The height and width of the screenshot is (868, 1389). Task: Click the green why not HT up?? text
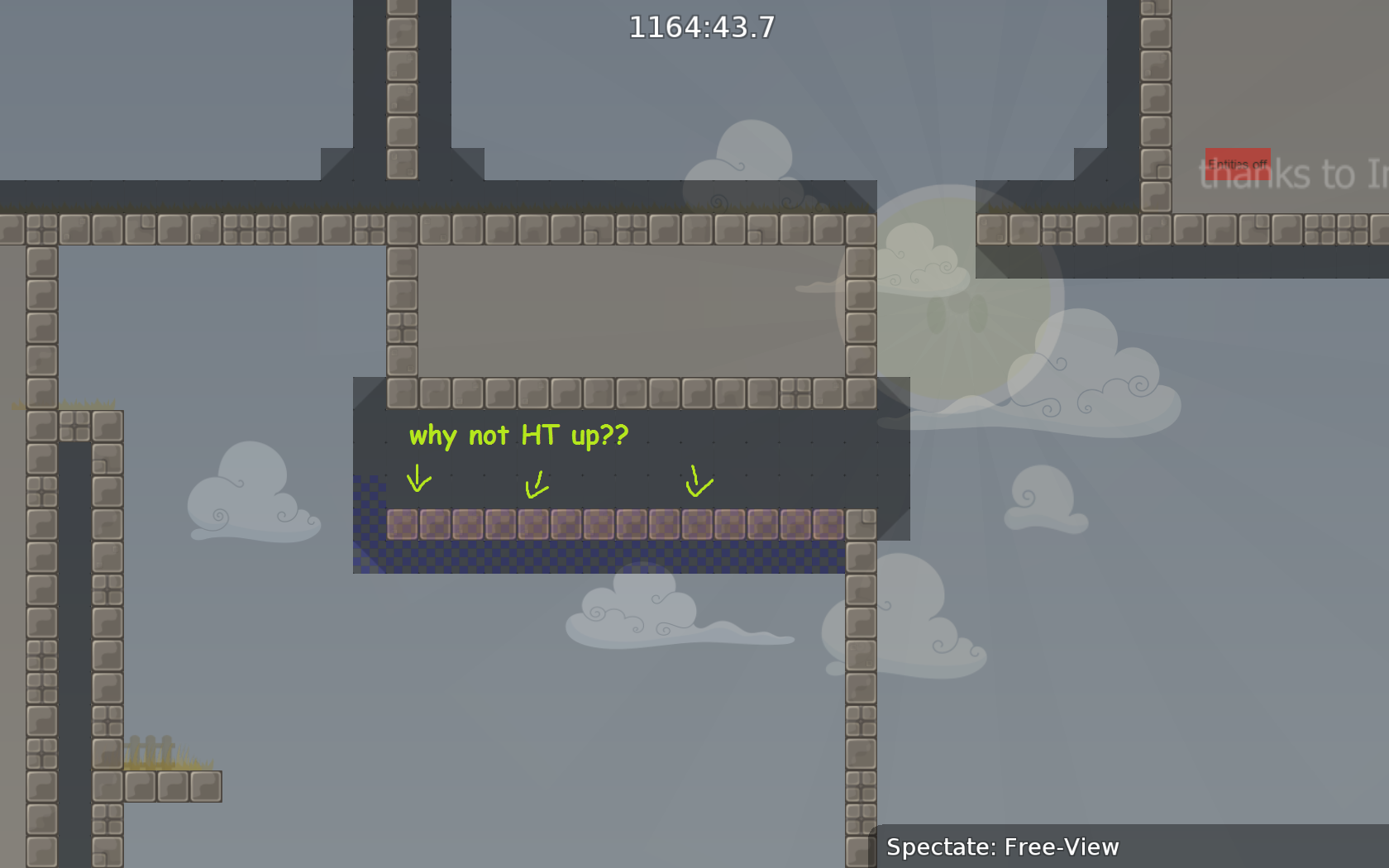tap(518, 436)
